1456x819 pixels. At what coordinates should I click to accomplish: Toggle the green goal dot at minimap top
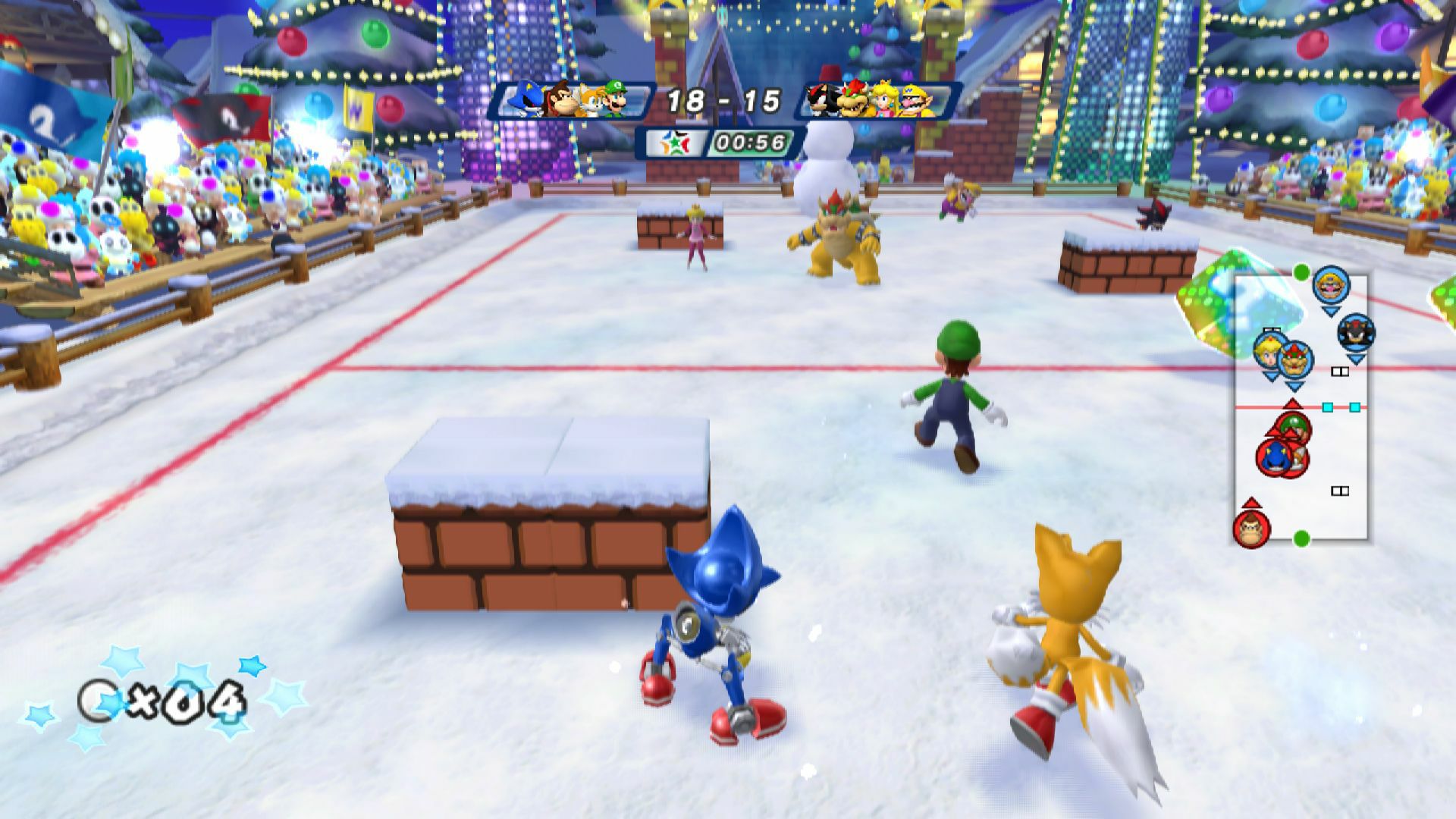pyautogui.click(x=1301, y=272)
